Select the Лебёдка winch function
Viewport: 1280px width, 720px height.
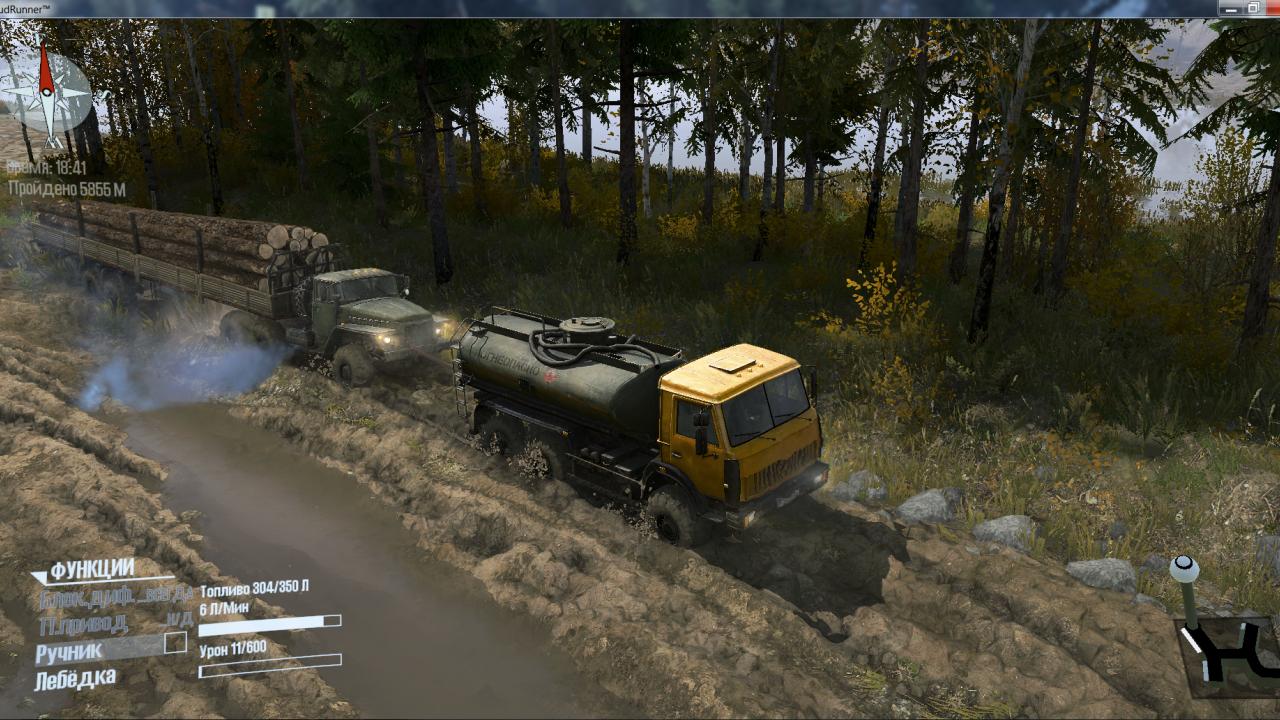coord(75,680)
